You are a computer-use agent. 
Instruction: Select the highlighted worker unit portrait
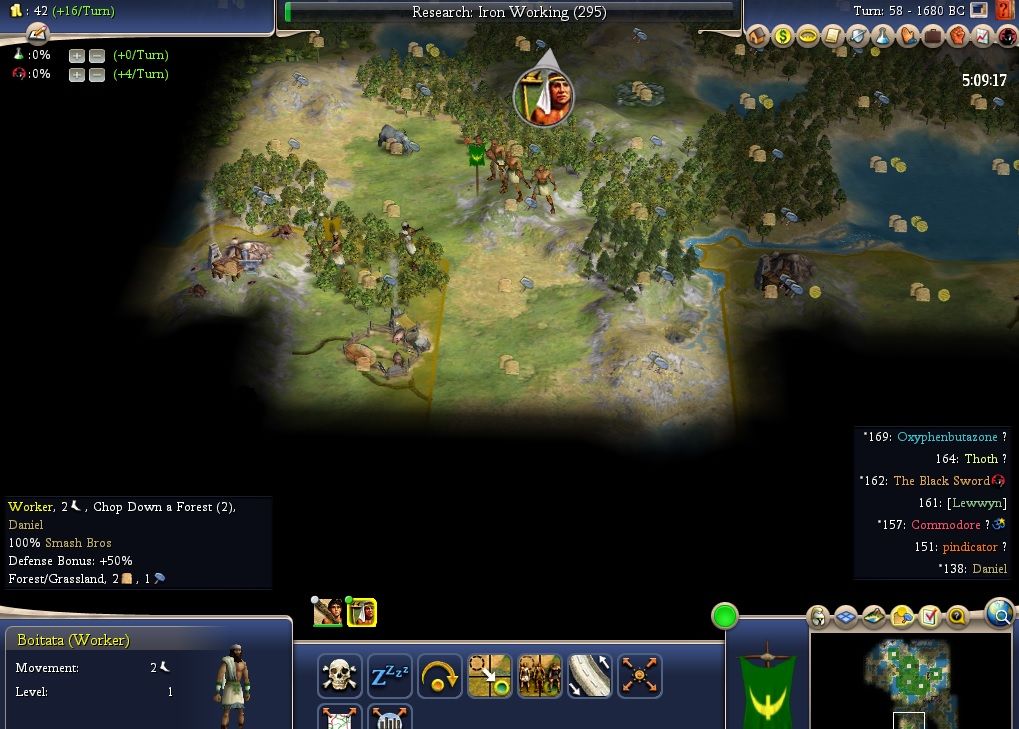pyautogui.click(x=361, y=612)
